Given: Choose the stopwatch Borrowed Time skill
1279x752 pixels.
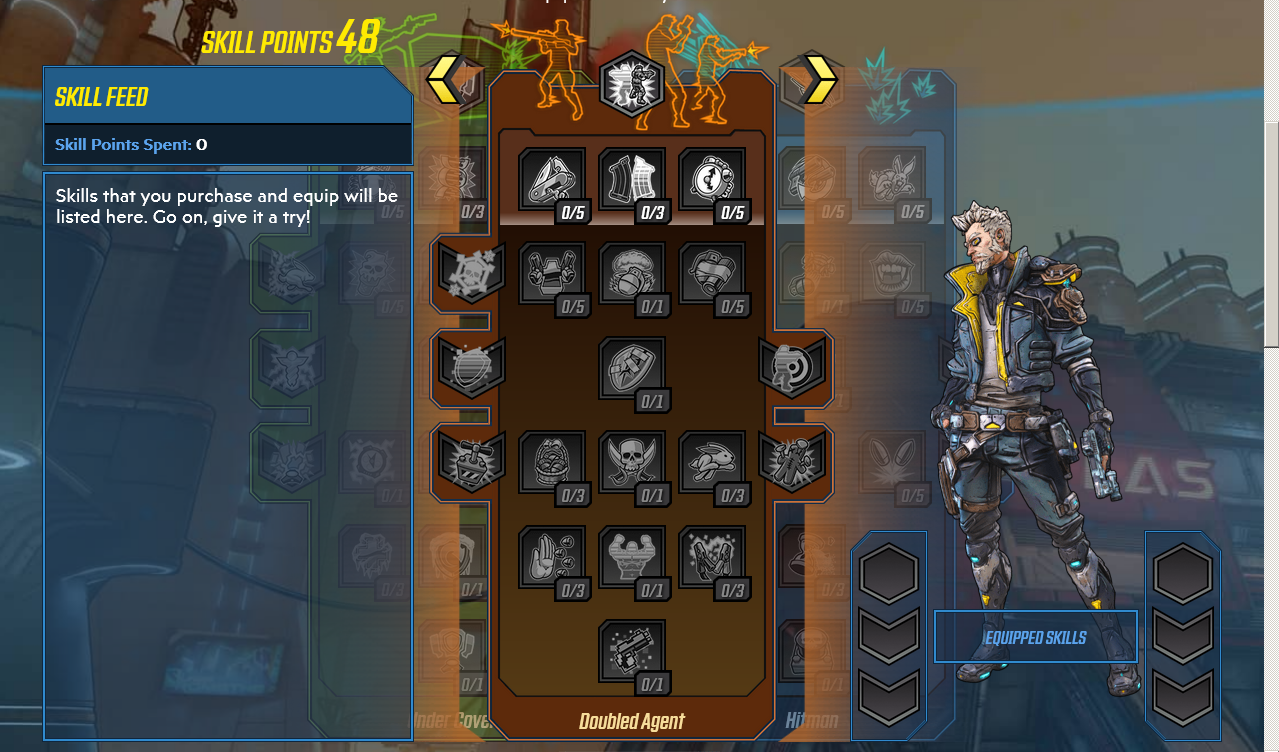Looking at the screenshot, I should coord(711,179).
